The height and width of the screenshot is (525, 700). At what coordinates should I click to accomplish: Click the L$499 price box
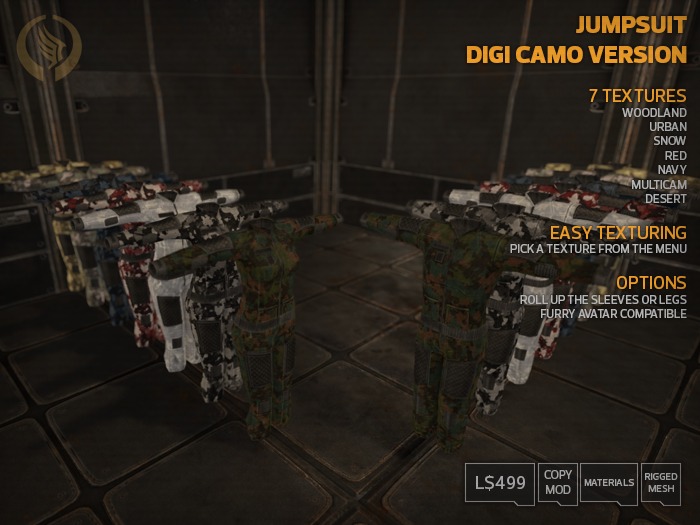499,484
